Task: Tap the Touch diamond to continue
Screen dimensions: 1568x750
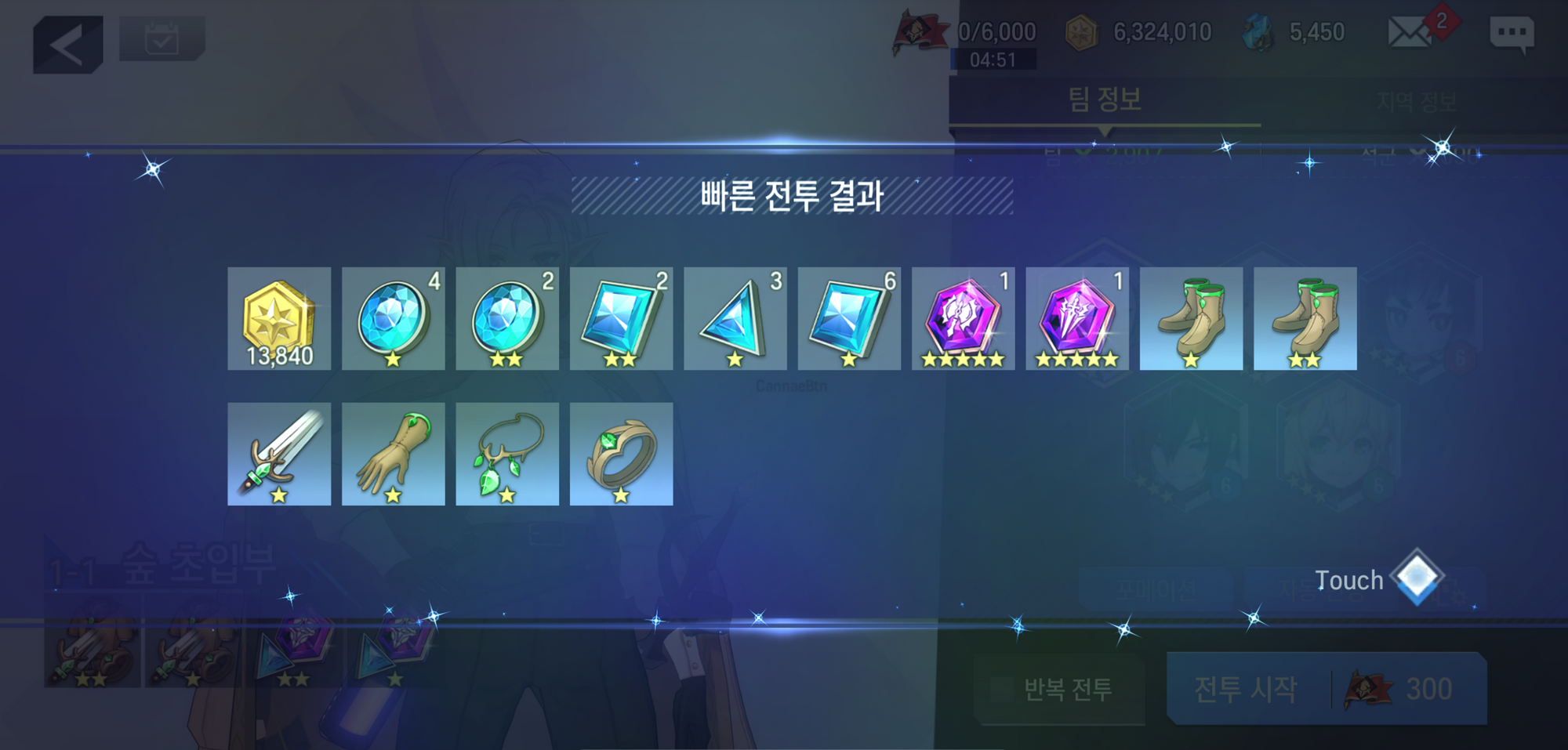Action: click(x=1417, y=578)
